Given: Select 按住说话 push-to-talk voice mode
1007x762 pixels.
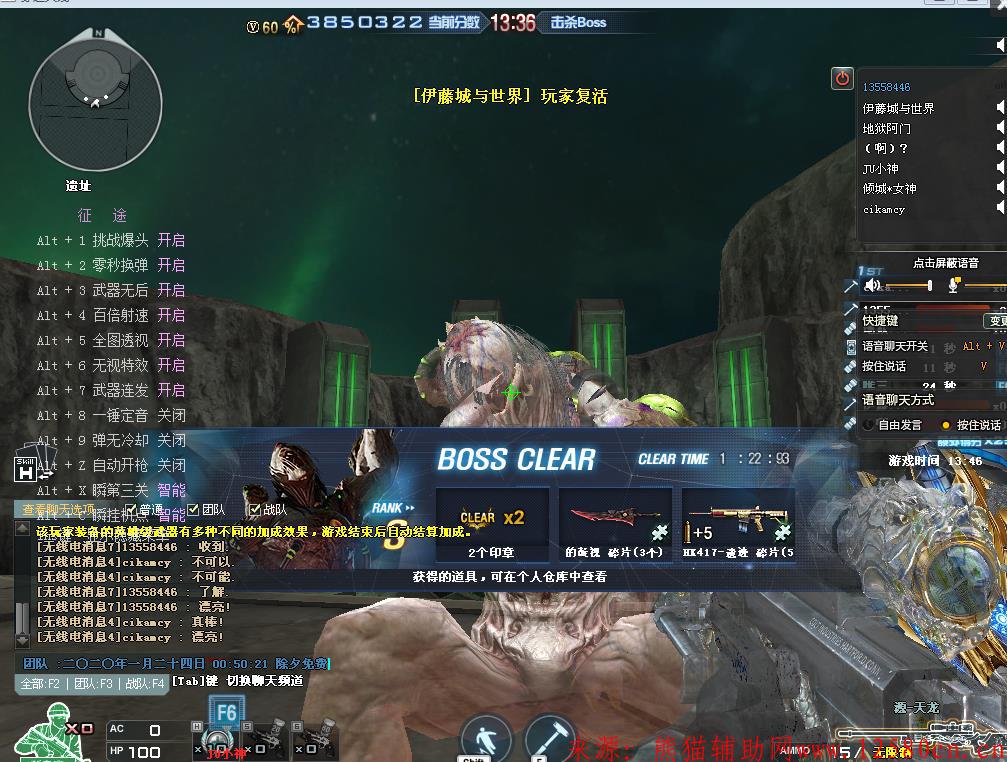Looking at the screenshot, I should click(946, 425).
